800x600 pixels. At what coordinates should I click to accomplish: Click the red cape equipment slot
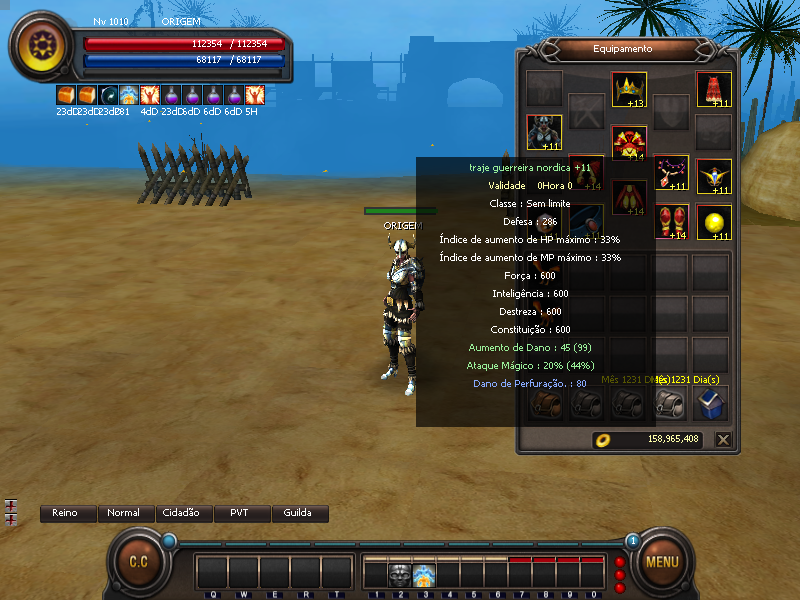pos(713,89)
